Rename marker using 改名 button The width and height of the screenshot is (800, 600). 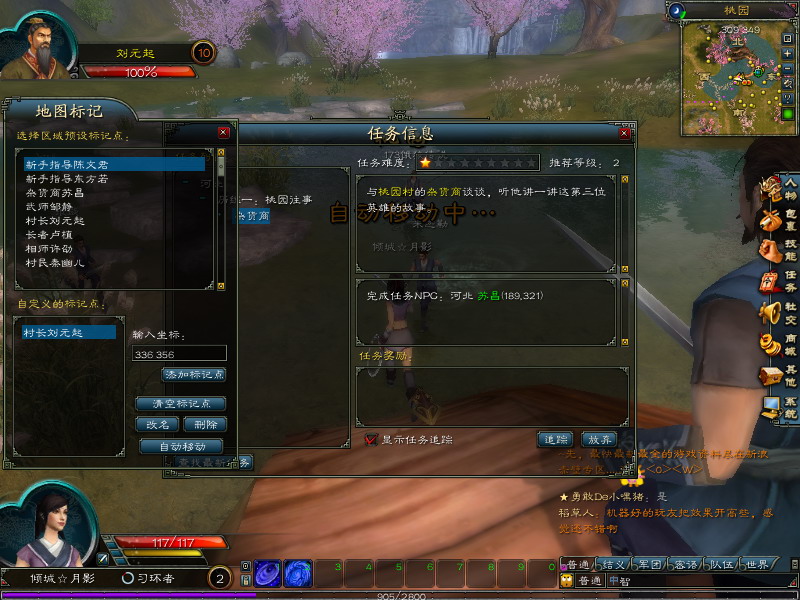[x=157, y=424]
